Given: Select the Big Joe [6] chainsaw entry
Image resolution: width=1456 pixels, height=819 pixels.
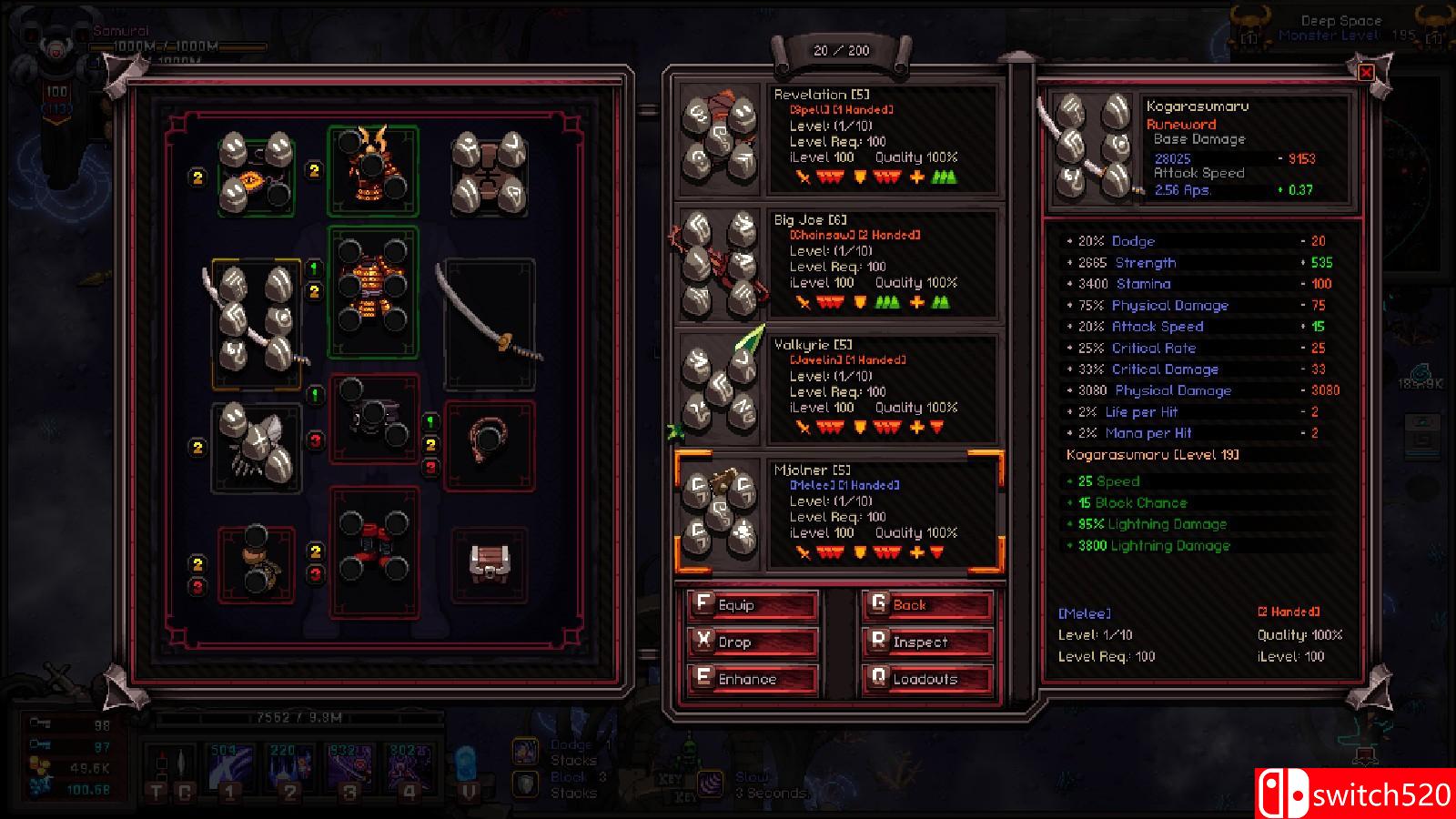Looking at the screenshot, I should click(x=837, y=259).
